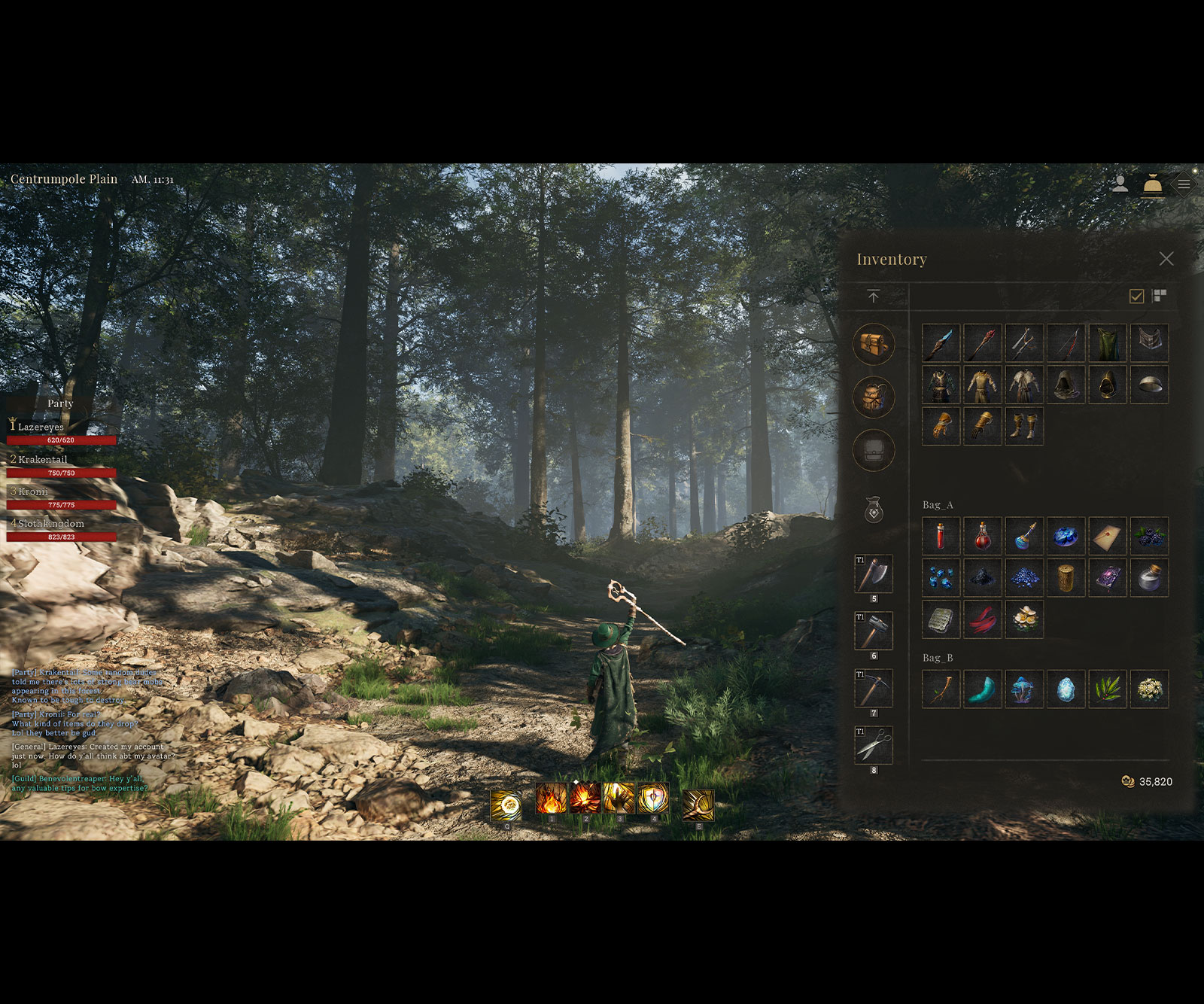This screenshot has width=1204, height=1004.
Task: Select the T1 scissors tool slot
Action: pos(874,746)
